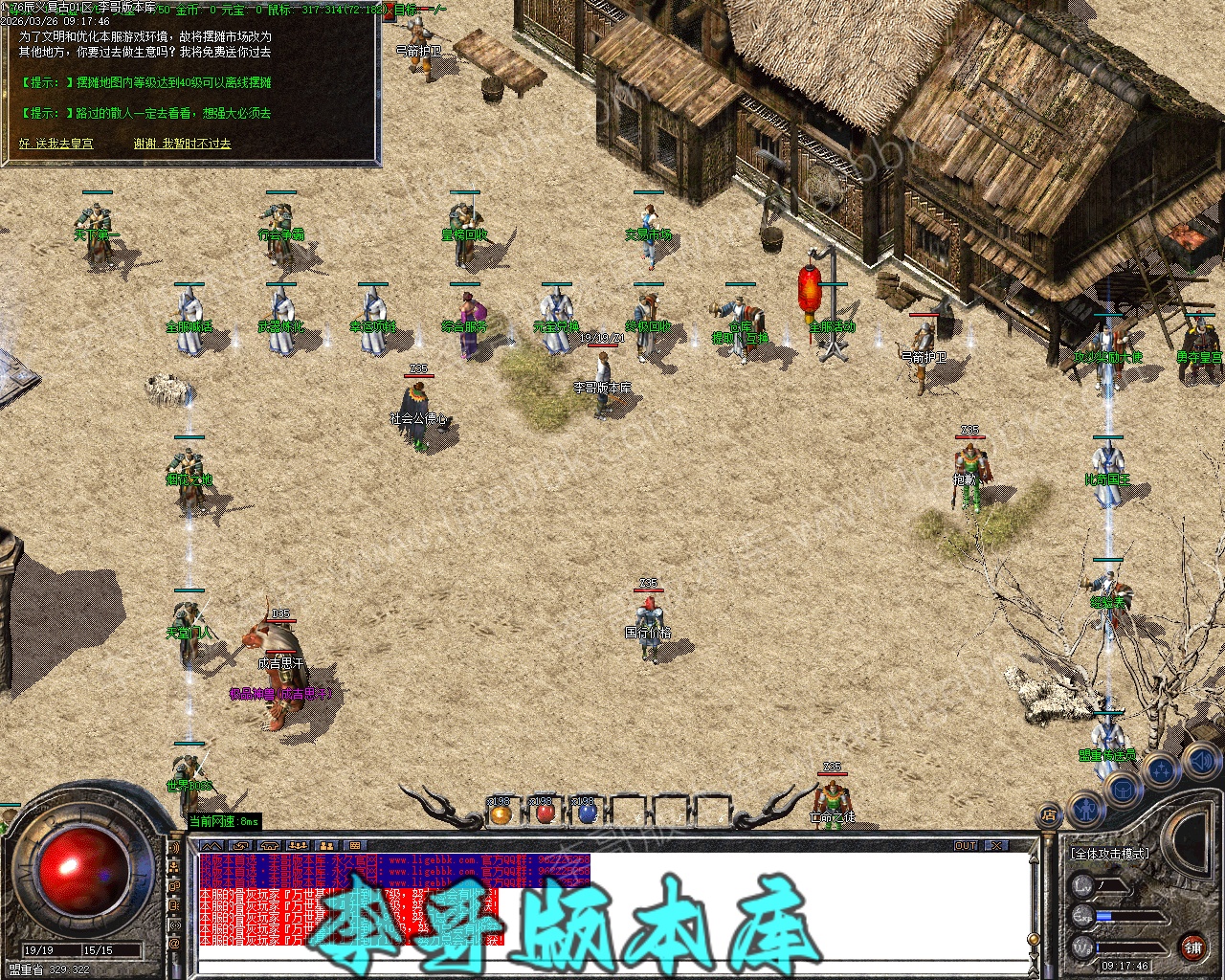The width and height of the screenshot is (1225, 980).
Task: Use the red potion hotbar slot
Action: click(545, 813)
